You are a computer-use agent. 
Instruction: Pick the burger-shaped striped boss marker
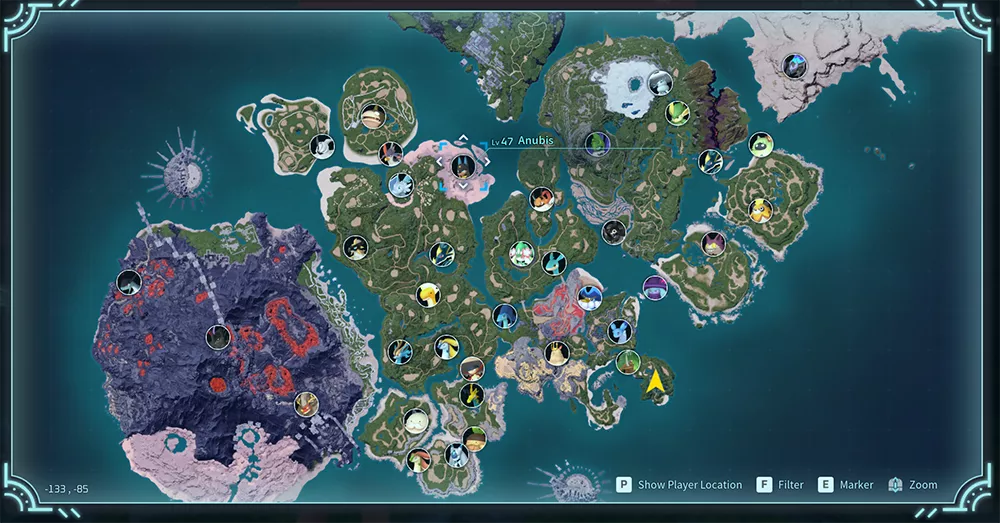373,116
